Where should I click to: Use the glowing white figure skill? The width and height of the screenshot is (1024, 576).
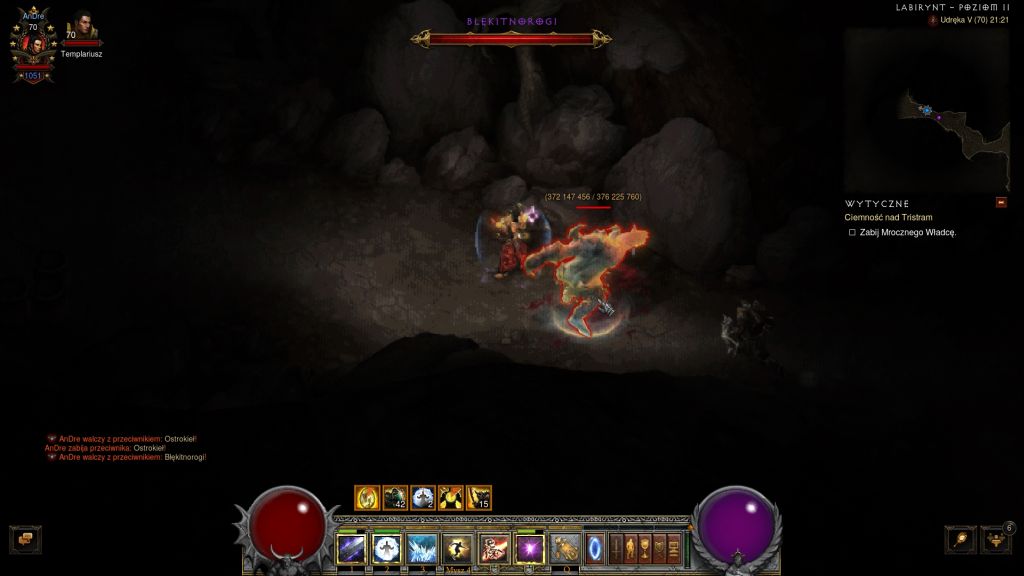tap(386, 548)
